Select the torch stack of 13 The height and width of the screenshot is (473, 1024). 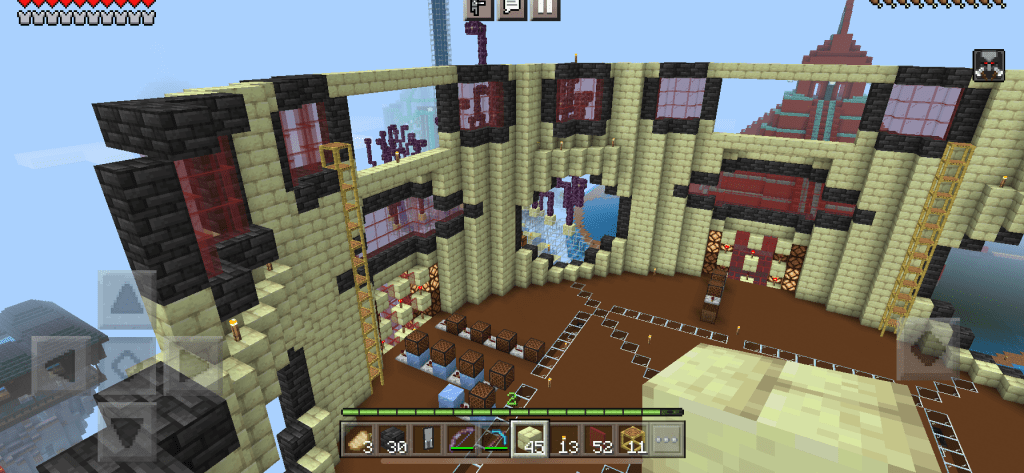click(x=564, y=440)
